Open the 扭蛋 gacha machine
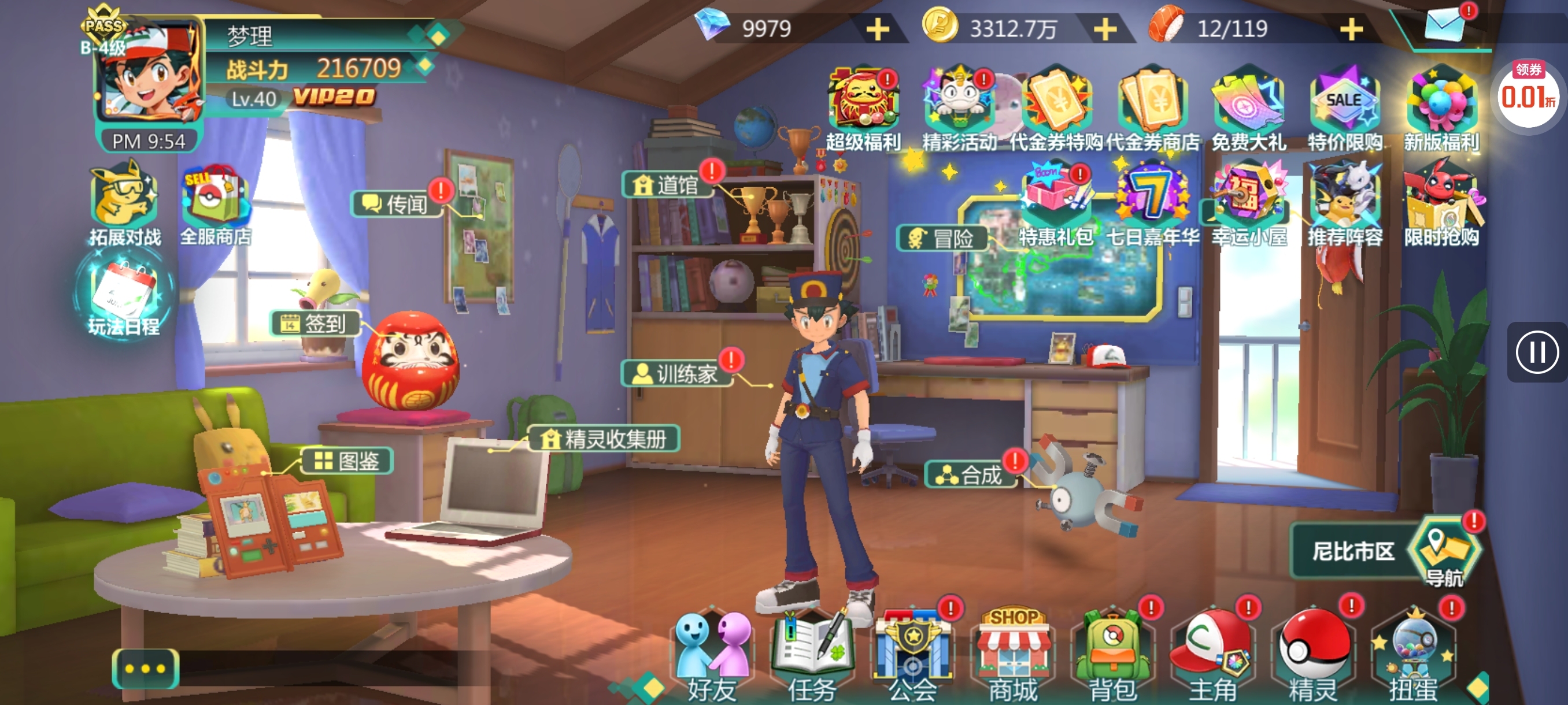Image resolution: width=1568 pixels, height=705 pixels. coord(1413,654)
